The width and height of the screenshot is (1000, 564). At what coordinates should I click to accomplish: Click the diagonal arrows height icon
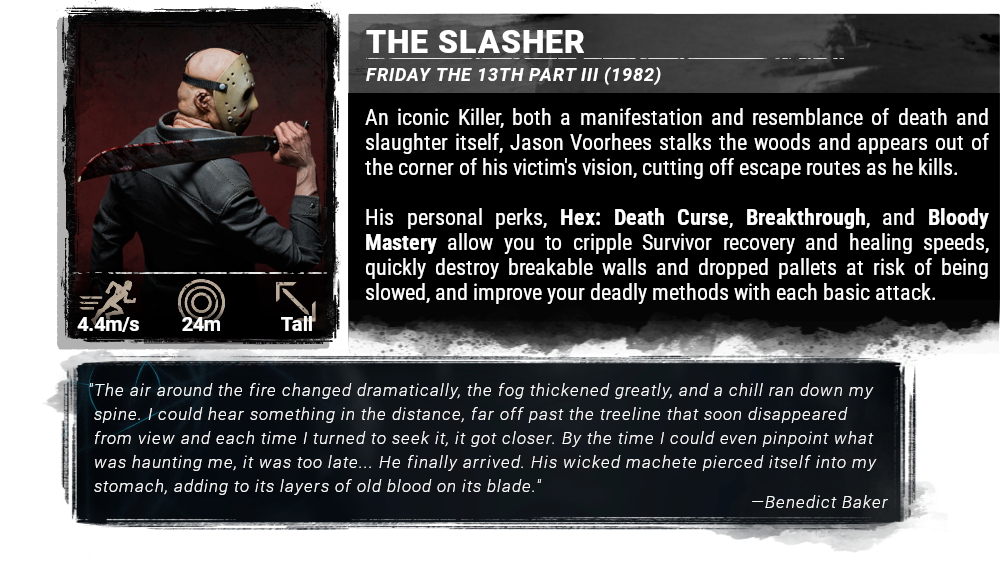click(296, 299)
